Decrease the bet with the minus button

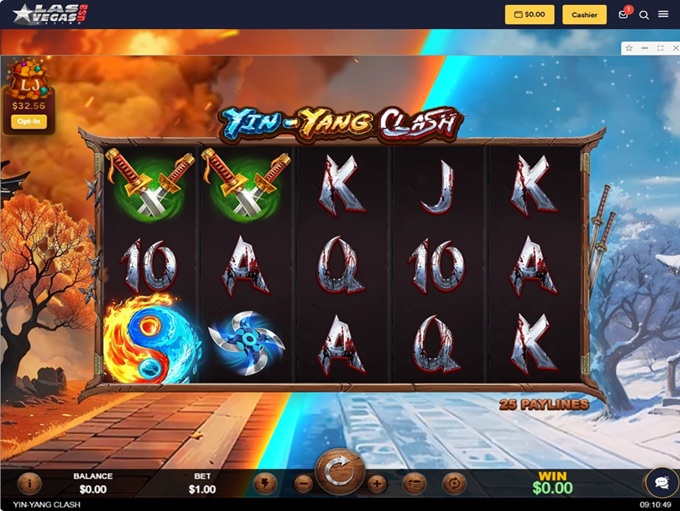304,483
